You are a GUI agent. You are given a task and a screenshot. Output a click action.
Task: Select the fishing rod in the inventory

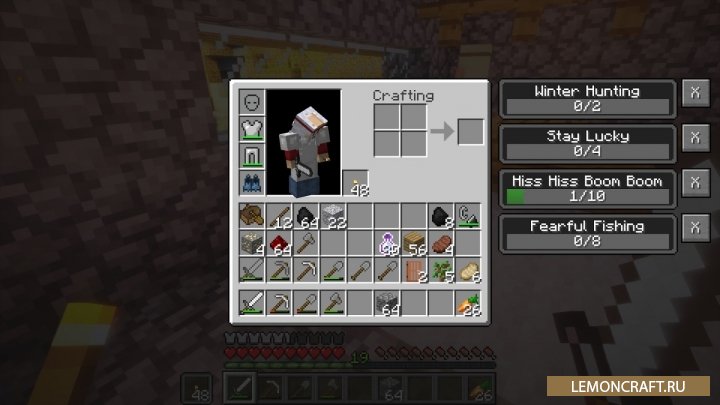(x=468, y=216)
